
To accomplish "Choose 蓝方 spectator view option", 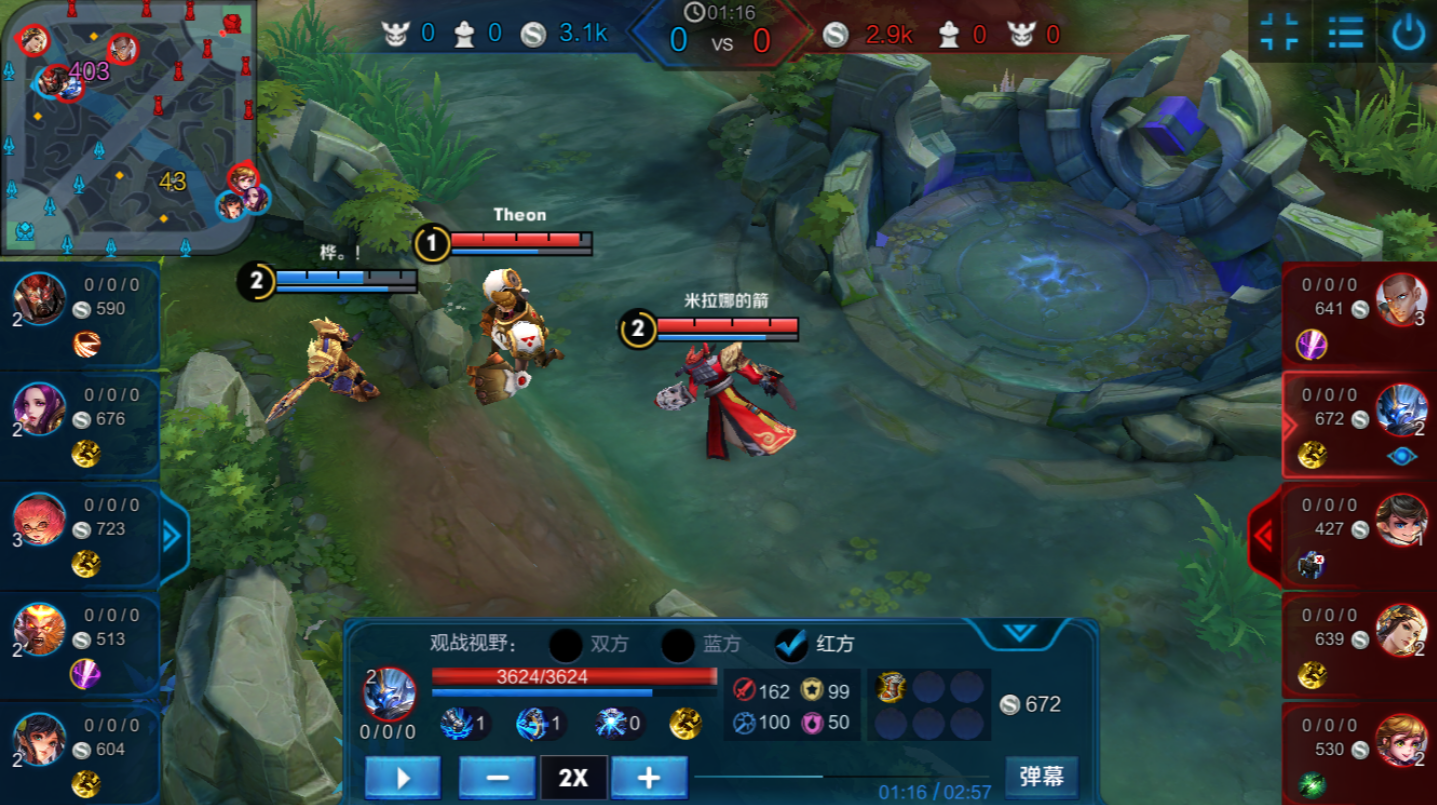I will coord(678,645).
